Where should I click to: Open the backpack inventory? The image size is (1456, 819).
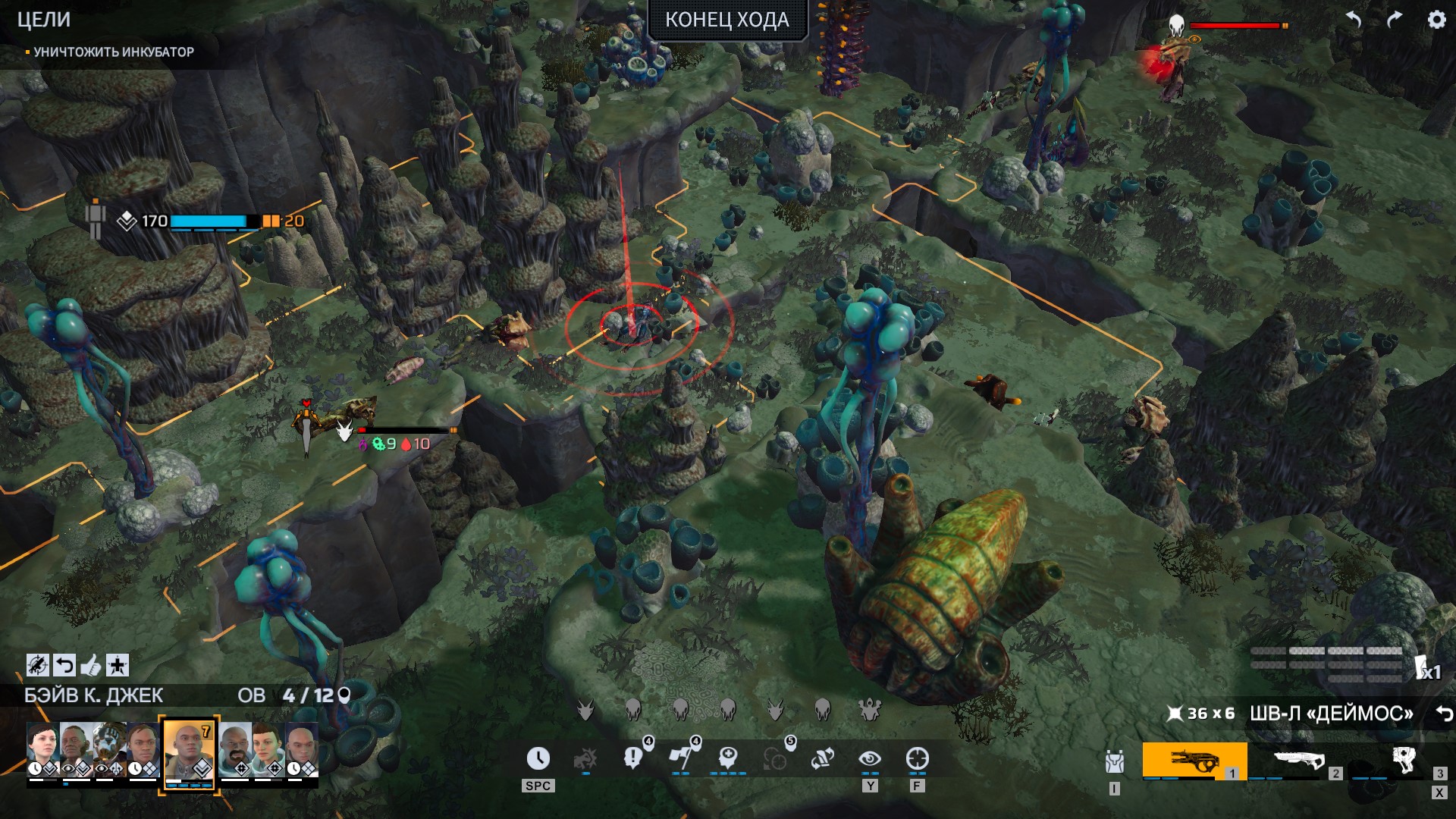click(1114, 761)
